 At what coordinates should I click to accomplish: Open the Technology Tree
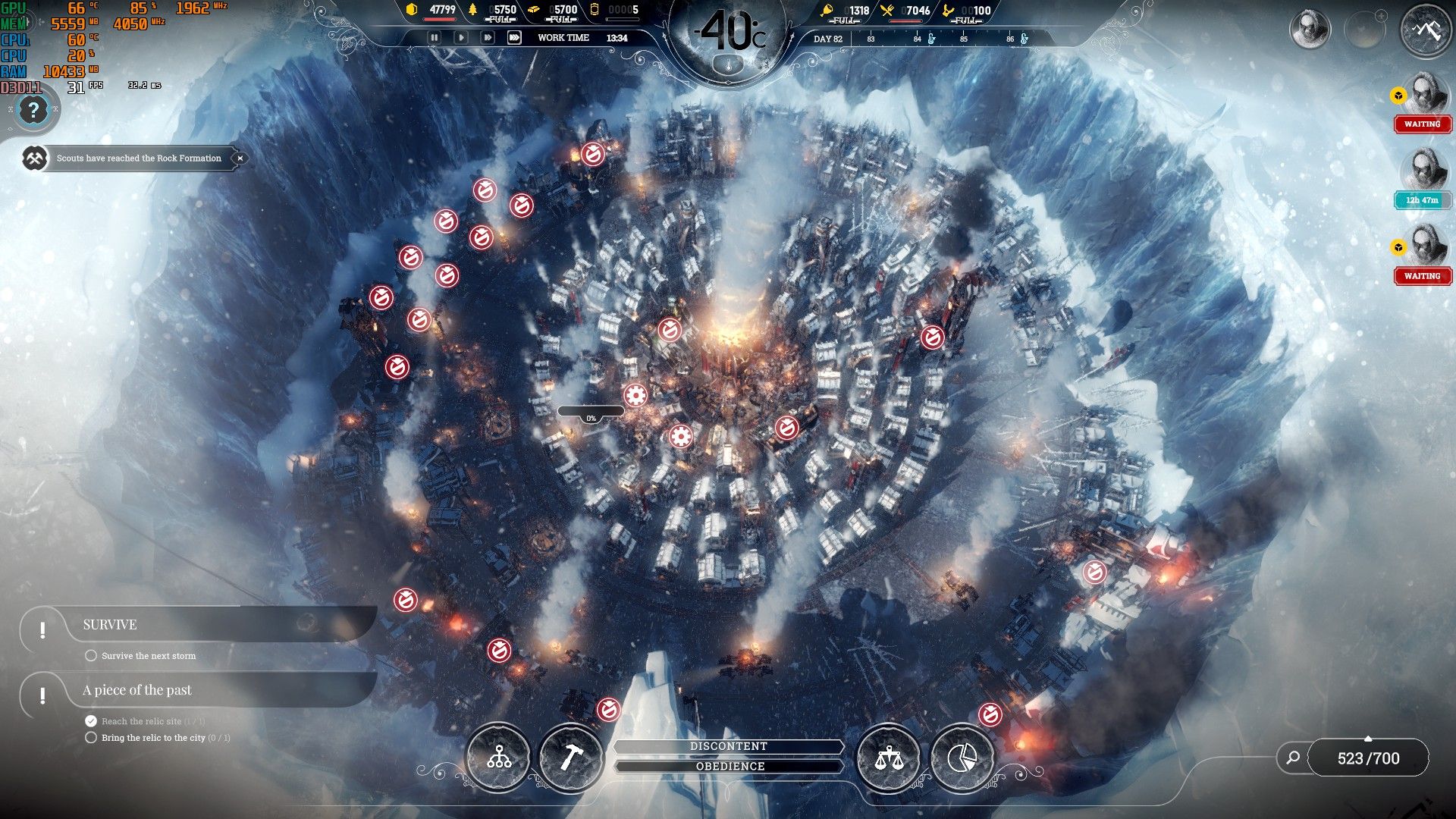pos(498,757)
